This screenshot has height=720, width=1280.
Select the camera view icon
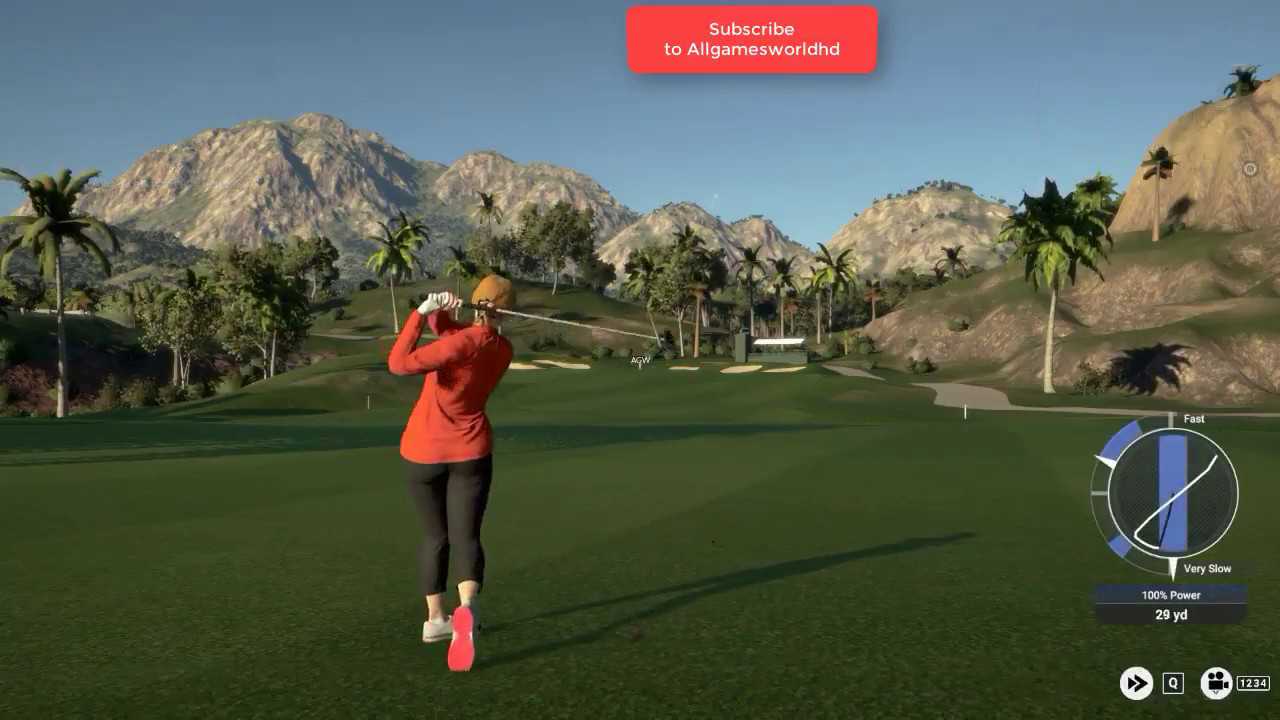[x=1216, y=683]
